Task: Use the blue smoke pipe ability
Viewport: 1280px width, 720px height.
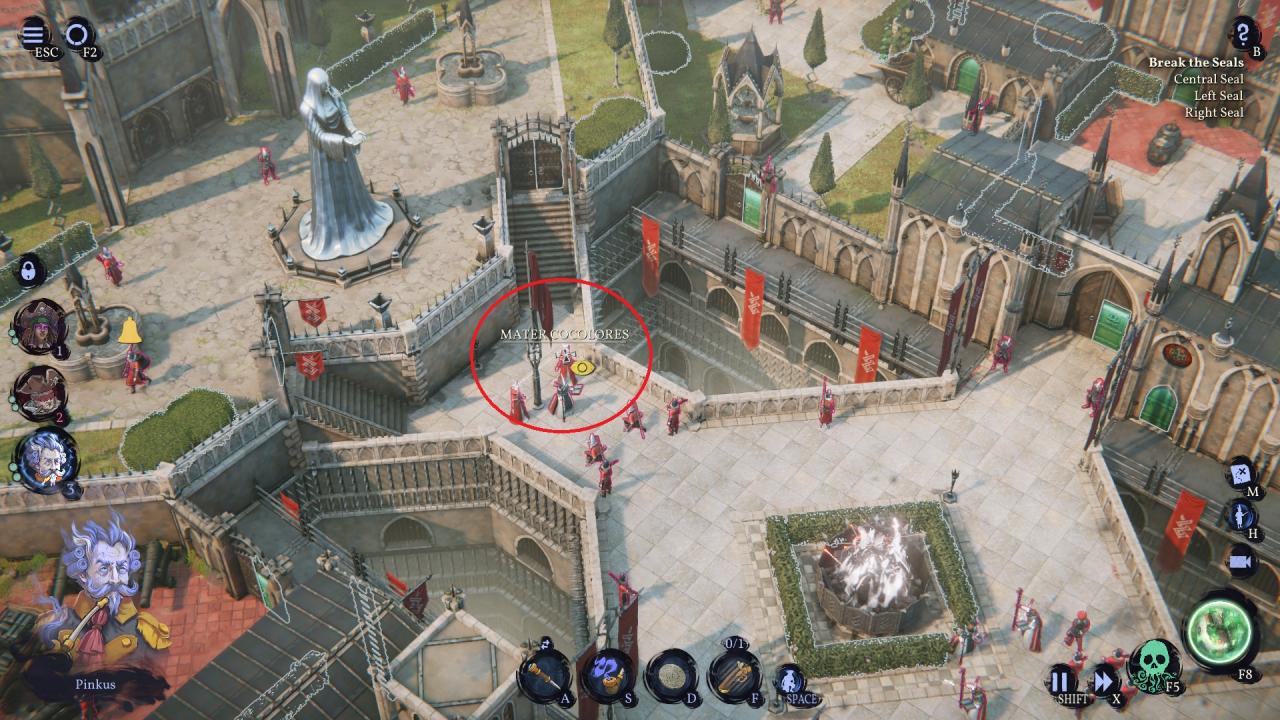Action: tap(607, 675)
